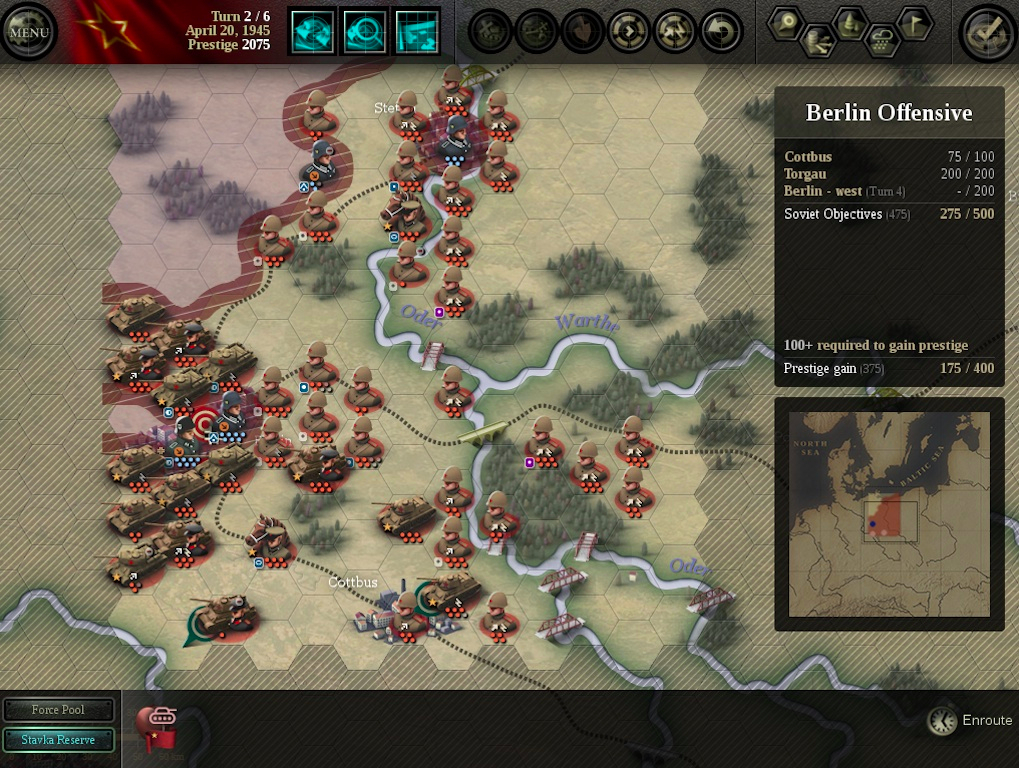Toggle the cyan arrows map overlay button

click(x=312, y=32)
